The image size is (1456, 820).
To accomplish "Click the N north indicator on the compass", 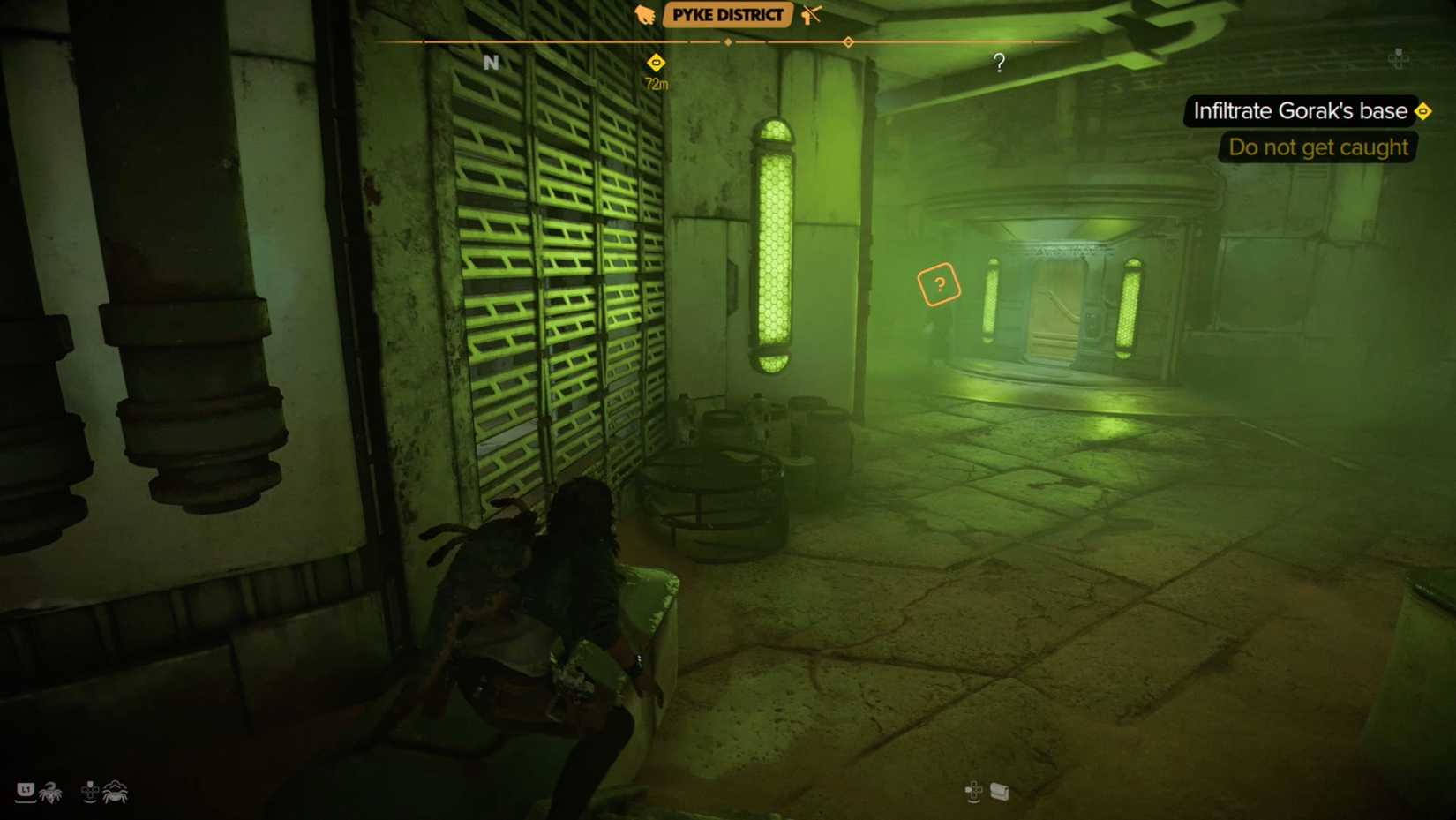I will 491,63.
